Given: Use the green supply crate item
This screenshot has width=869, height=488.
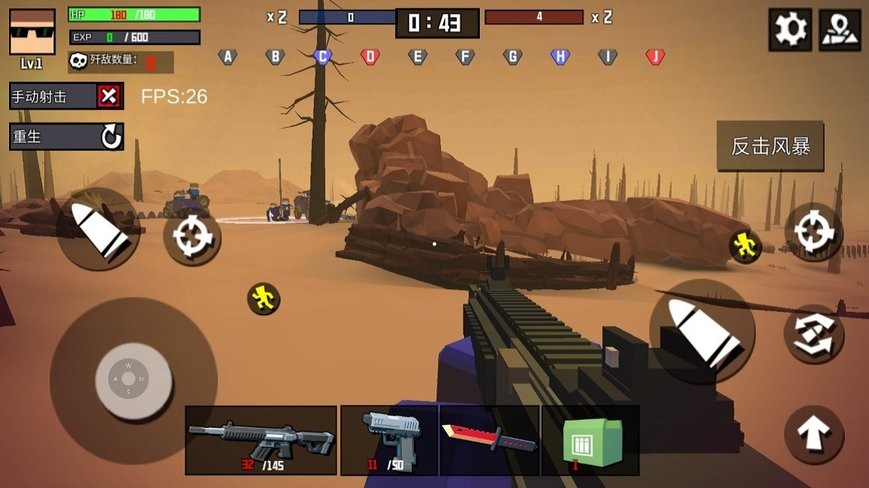Looking at the screenshot, I should pyautogui.click(x=590, y=440).
